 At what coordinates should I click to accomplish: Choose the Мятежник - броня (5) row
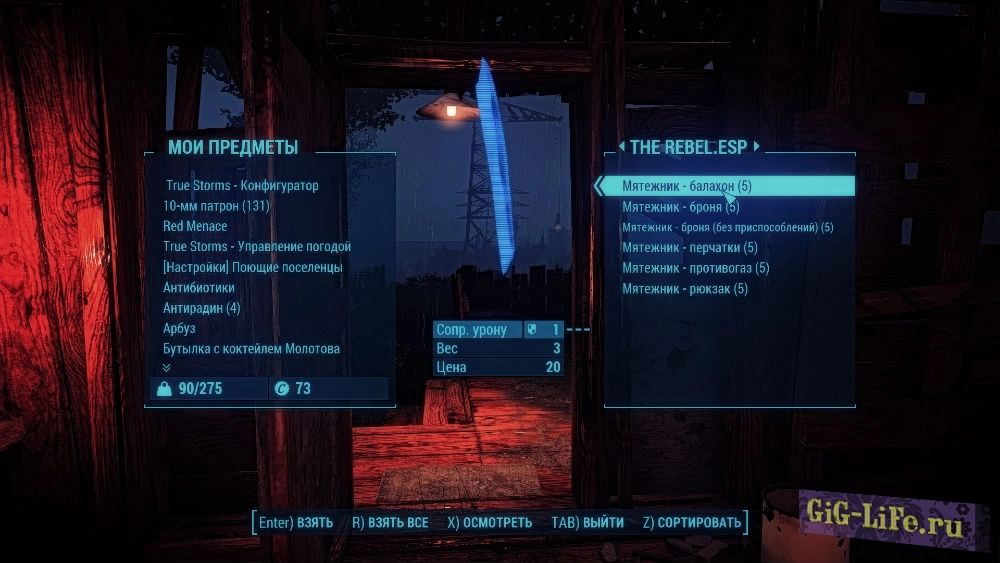[x=680, y=207]
